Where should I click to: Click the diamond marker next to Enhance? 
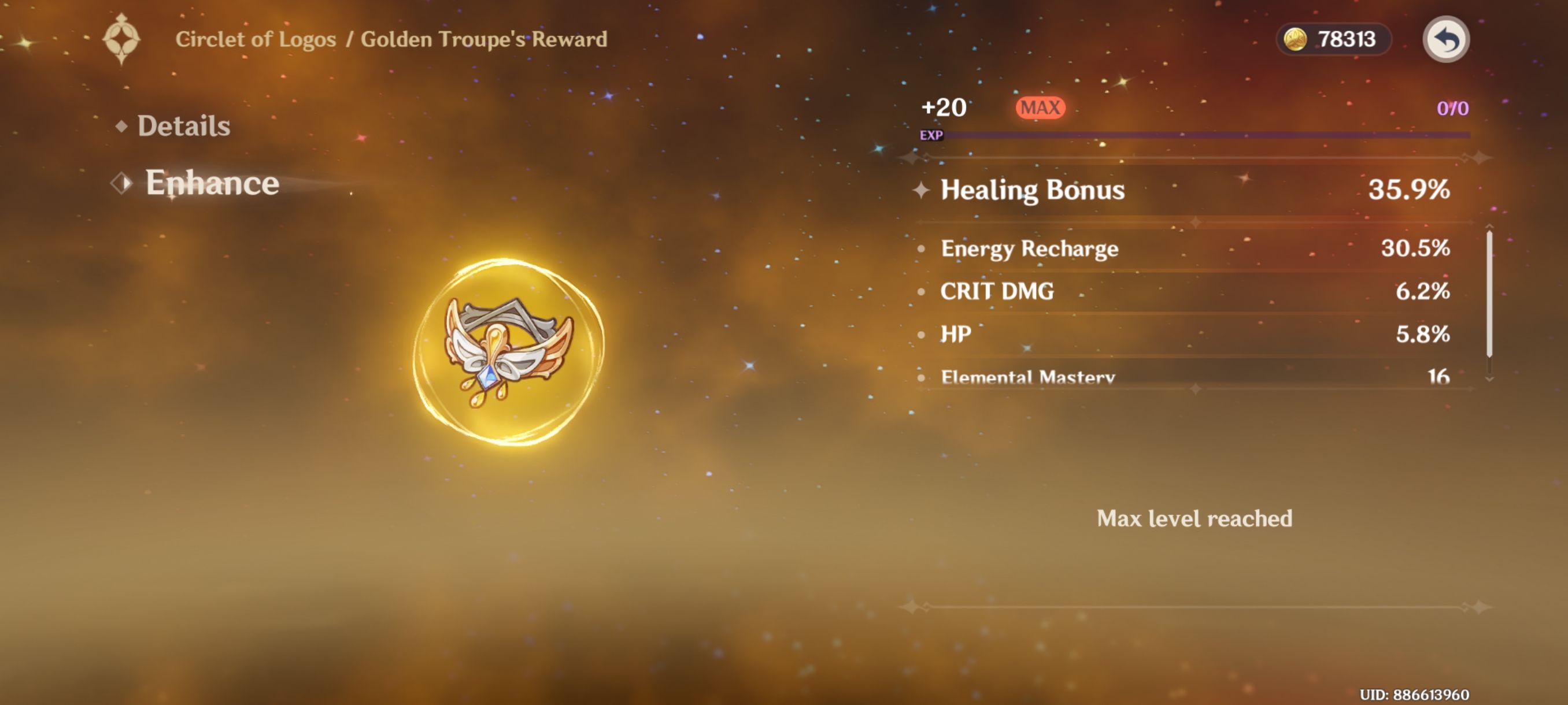pyautogui.click(x=122, y=182)
